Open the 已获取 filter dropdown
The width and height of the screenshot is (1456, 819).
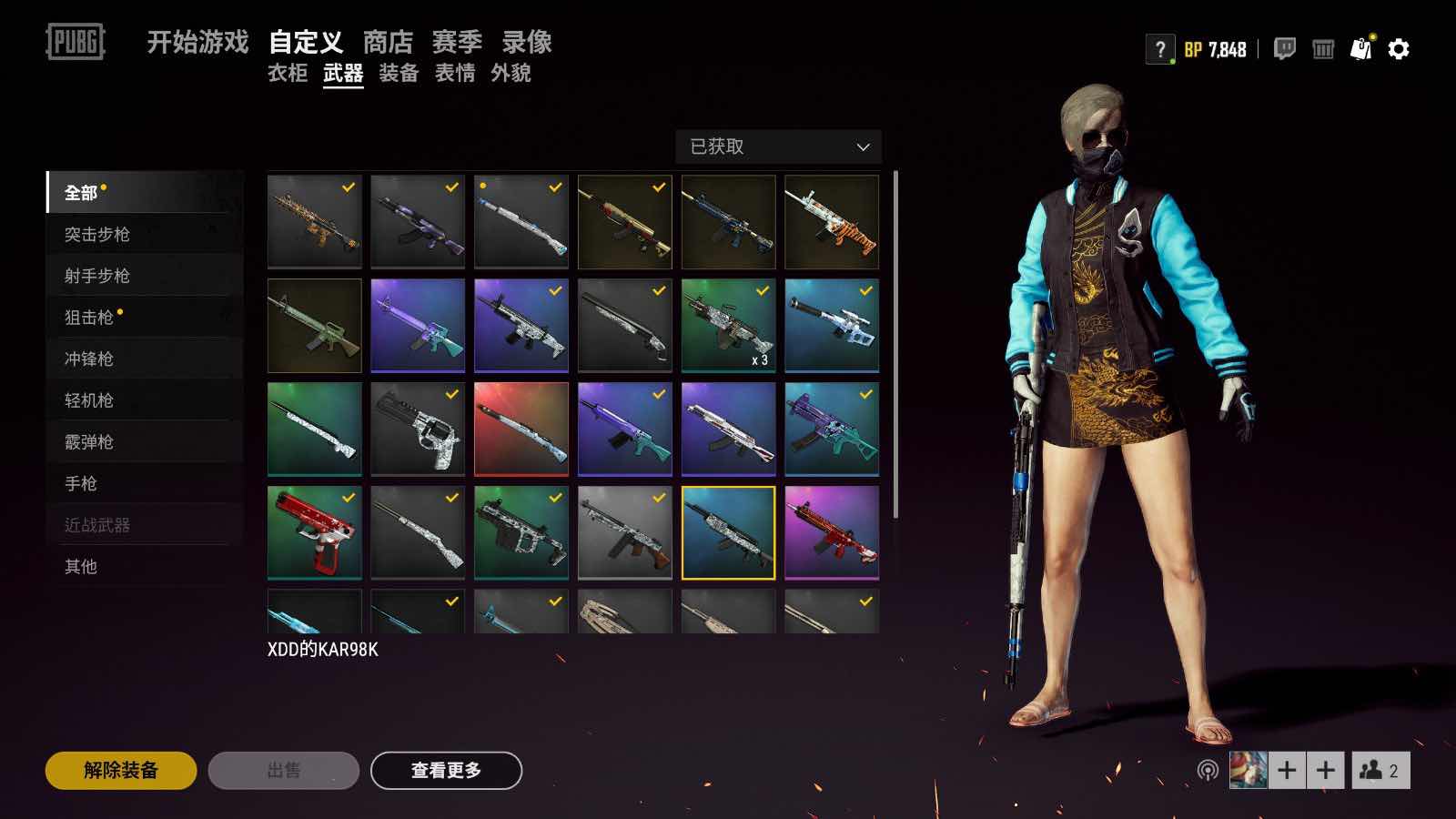point(779,147)
